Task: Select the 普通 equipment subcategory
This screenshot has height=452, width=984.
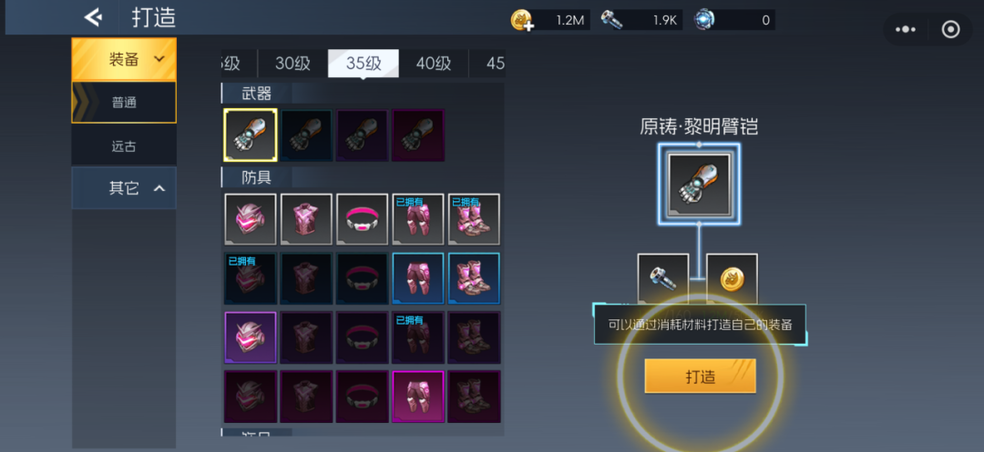Action: coord(124,102)
